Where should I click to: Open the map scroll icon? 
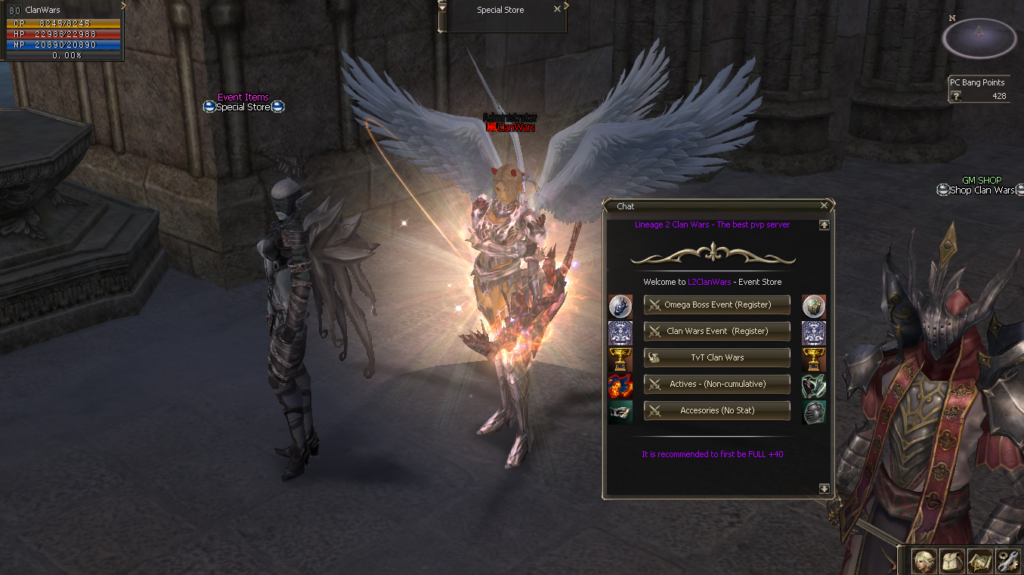pyautogui.click(x=979, y=561)
